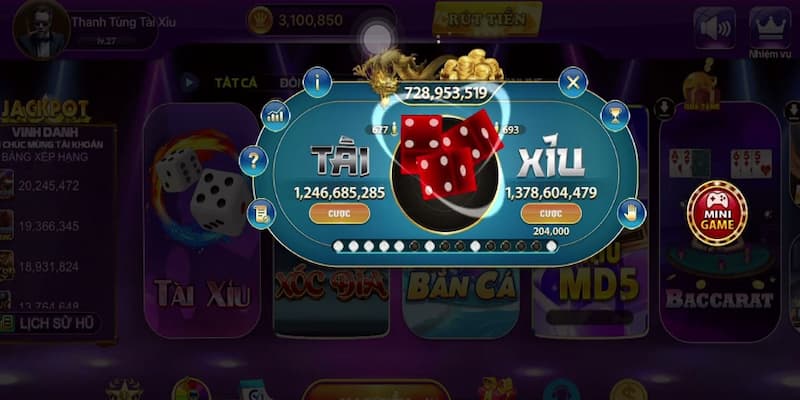Toggle the sound speaker button
This screenshot has width=800, height=400.
pos(714,28)
